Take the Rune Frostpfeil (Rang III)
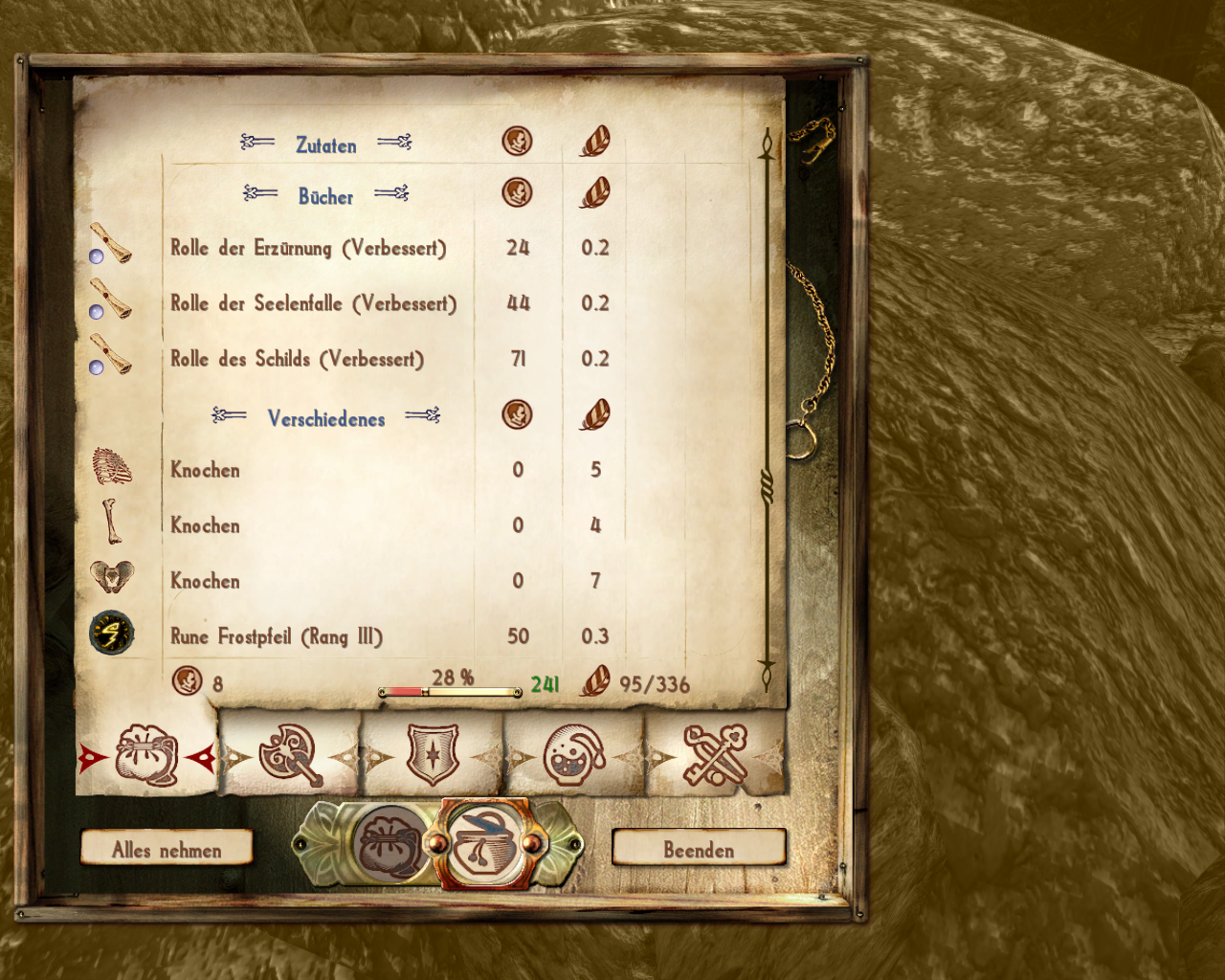 [276, 636]
